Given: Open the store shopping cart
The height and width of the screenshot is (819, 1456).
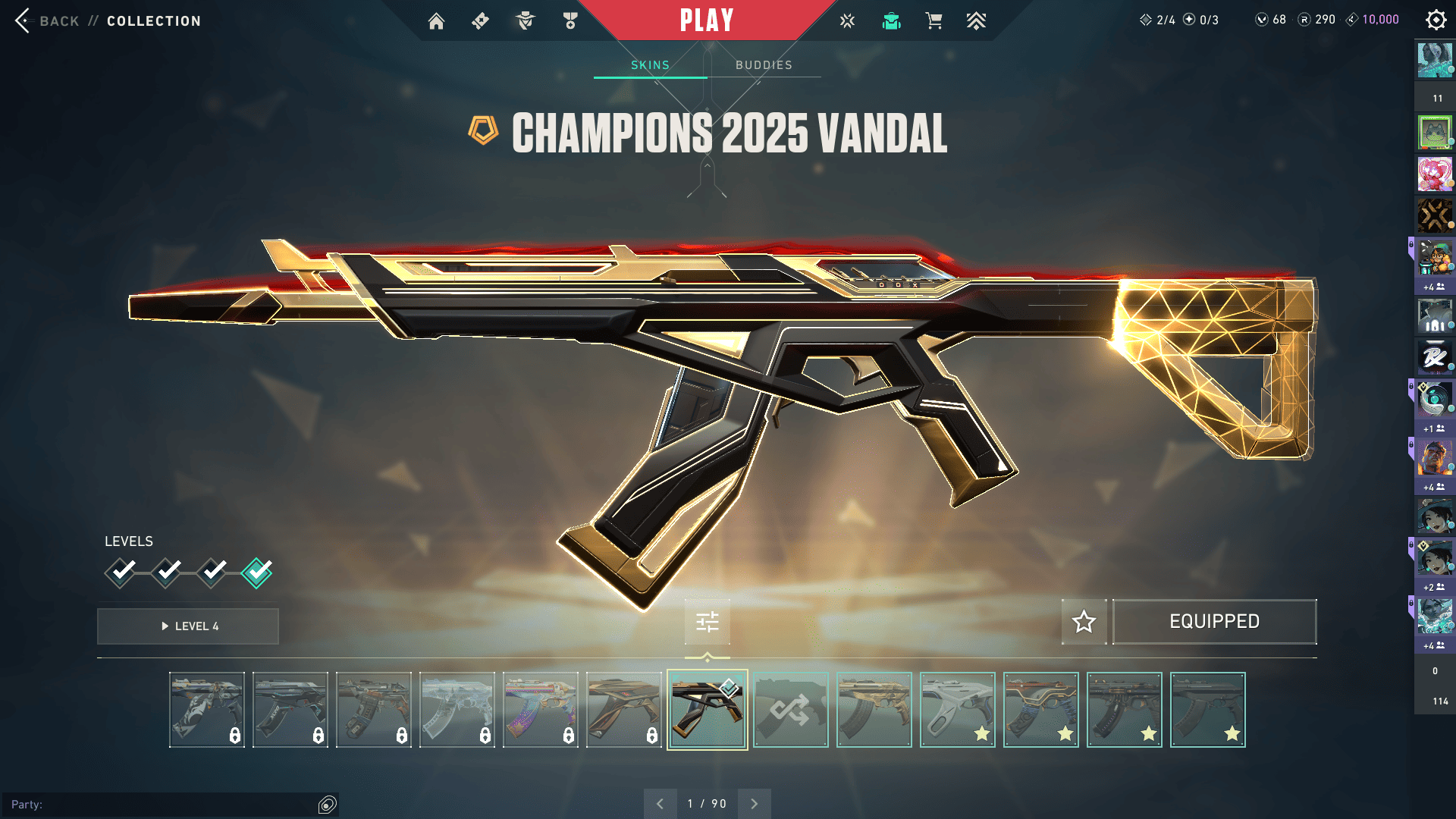Looking at the screenshot, I should click(x=934, y=21).
